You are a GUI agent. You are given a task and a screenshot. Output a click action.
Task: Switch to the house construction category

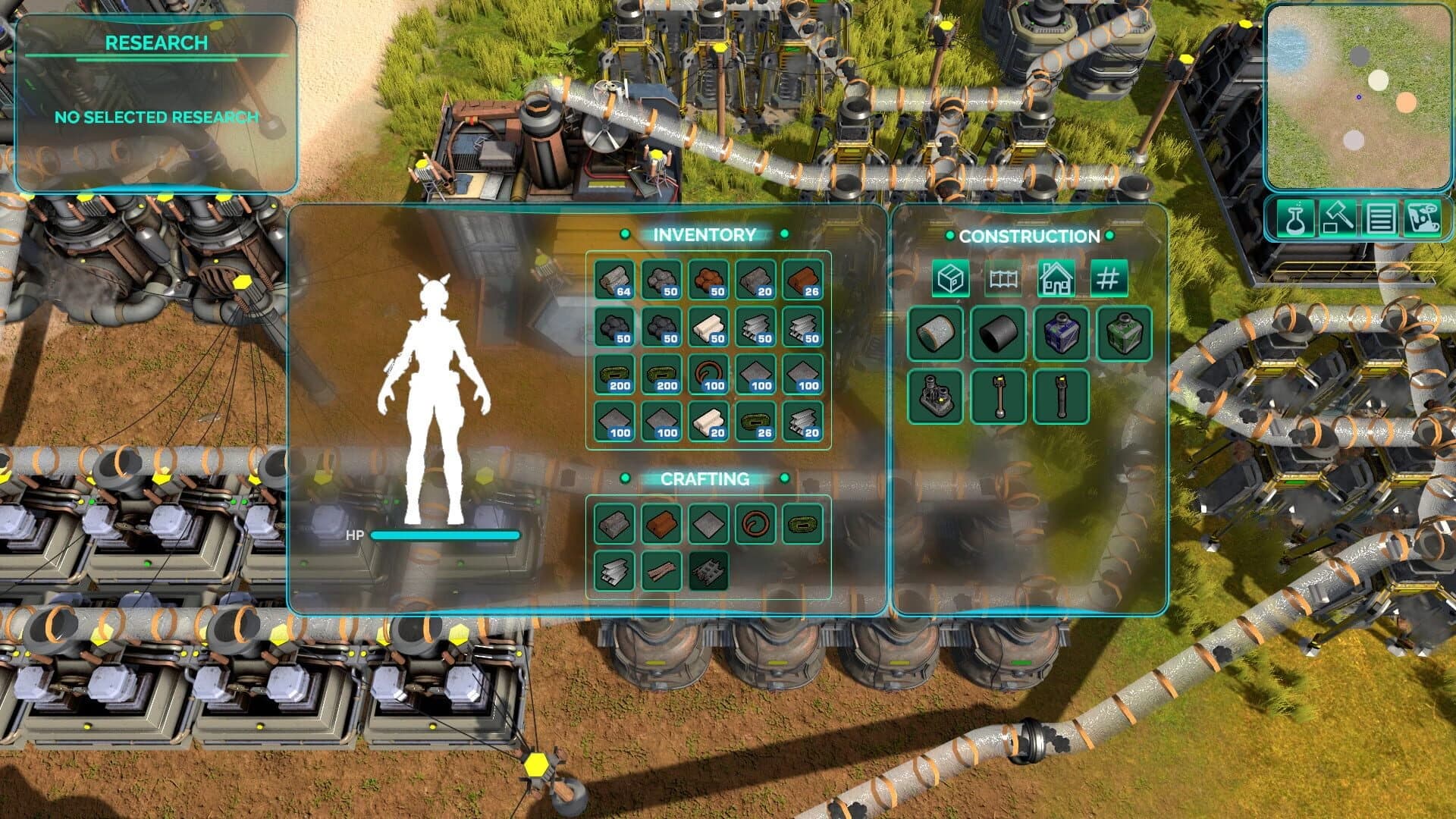point(1056,279)
